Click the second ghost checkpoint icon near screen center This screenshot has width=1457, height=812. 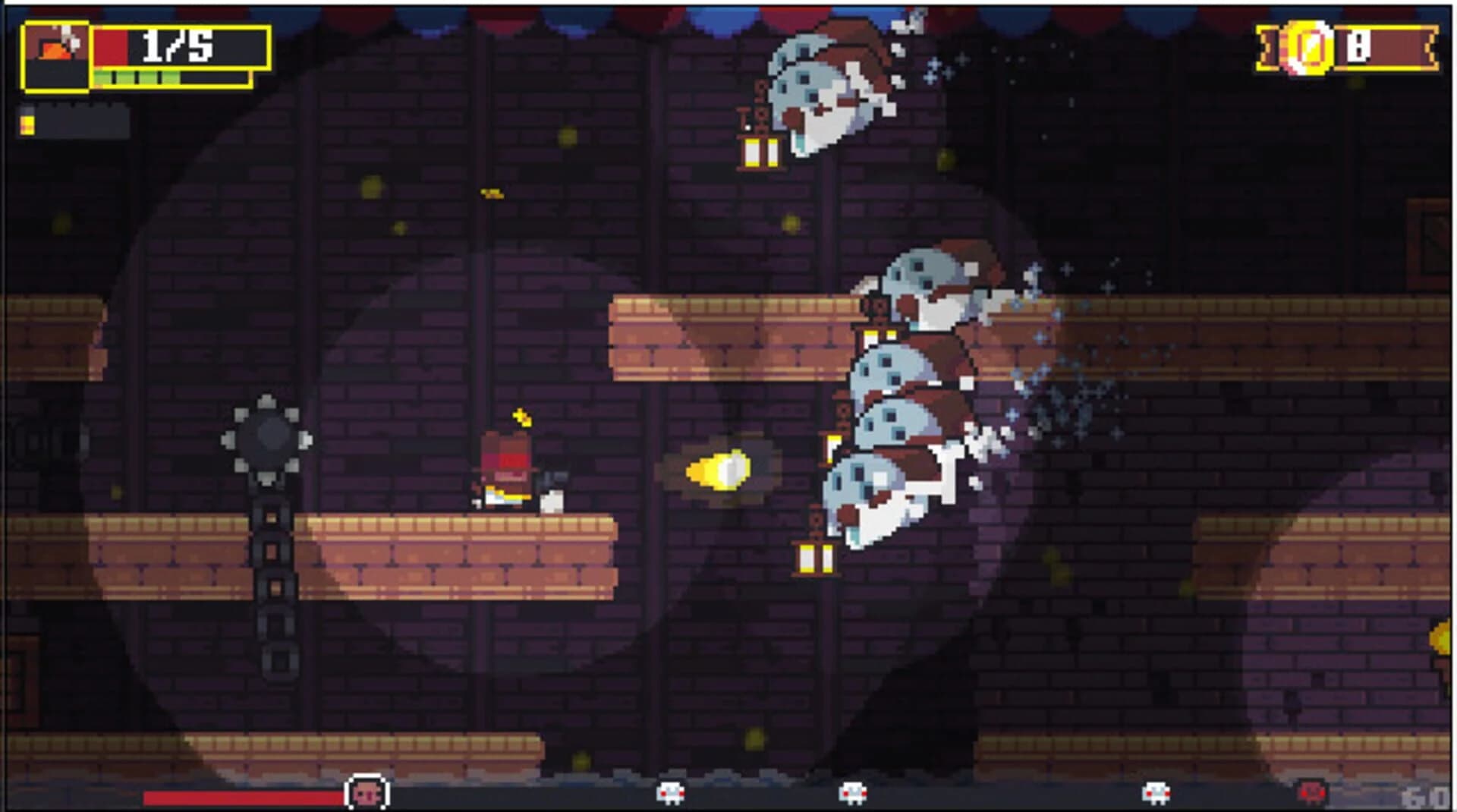point(853,792)
